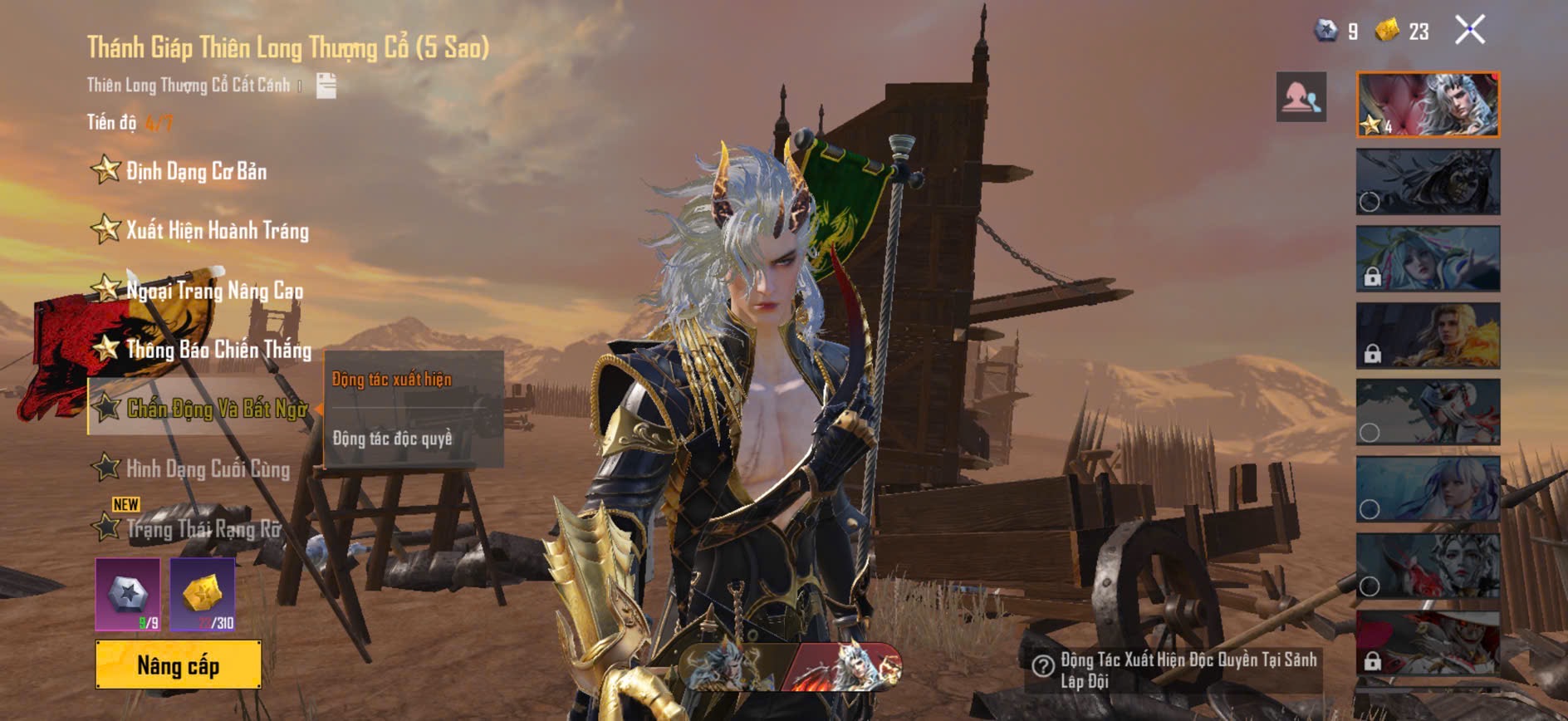Choose Thông Báo Chiến Thắng level
The width and height of the screenshot is (1568, 721).
click(x=218, y=349)
